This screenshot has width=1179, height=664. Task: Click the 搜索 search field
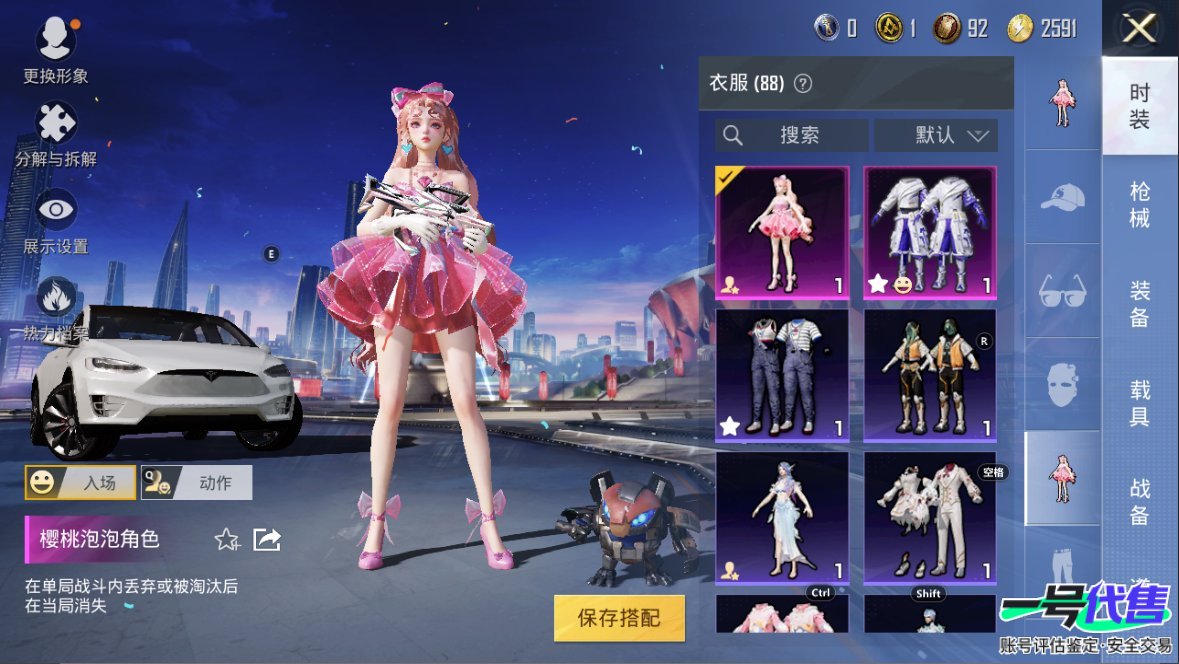point(791,135)
